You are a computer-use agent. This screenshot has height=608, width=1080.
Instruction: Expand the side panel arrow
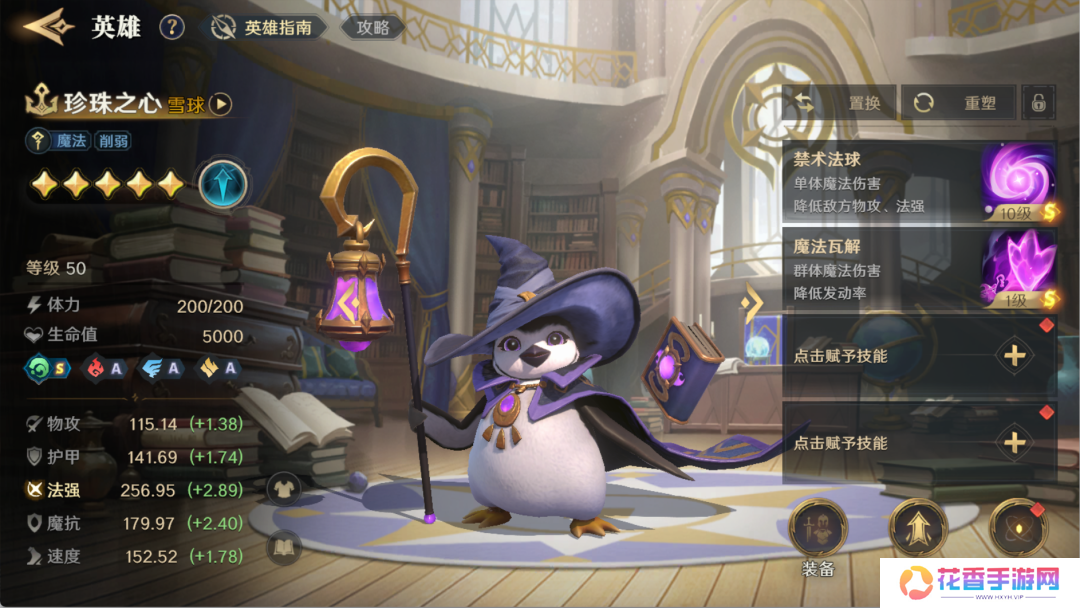[x=751, y=301]
